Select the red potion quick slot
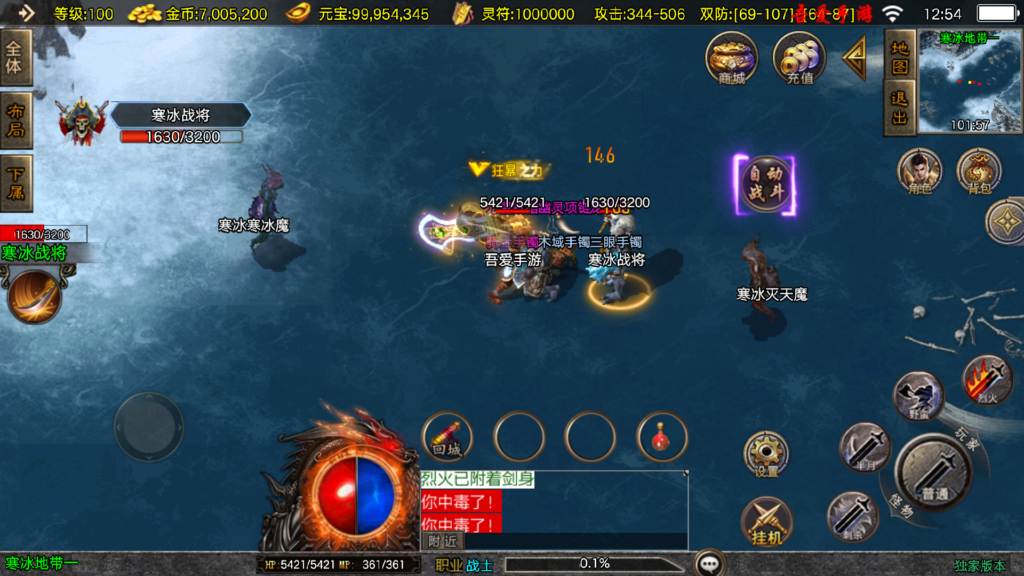Screen dimensions: 1024x576 (662, 436)
